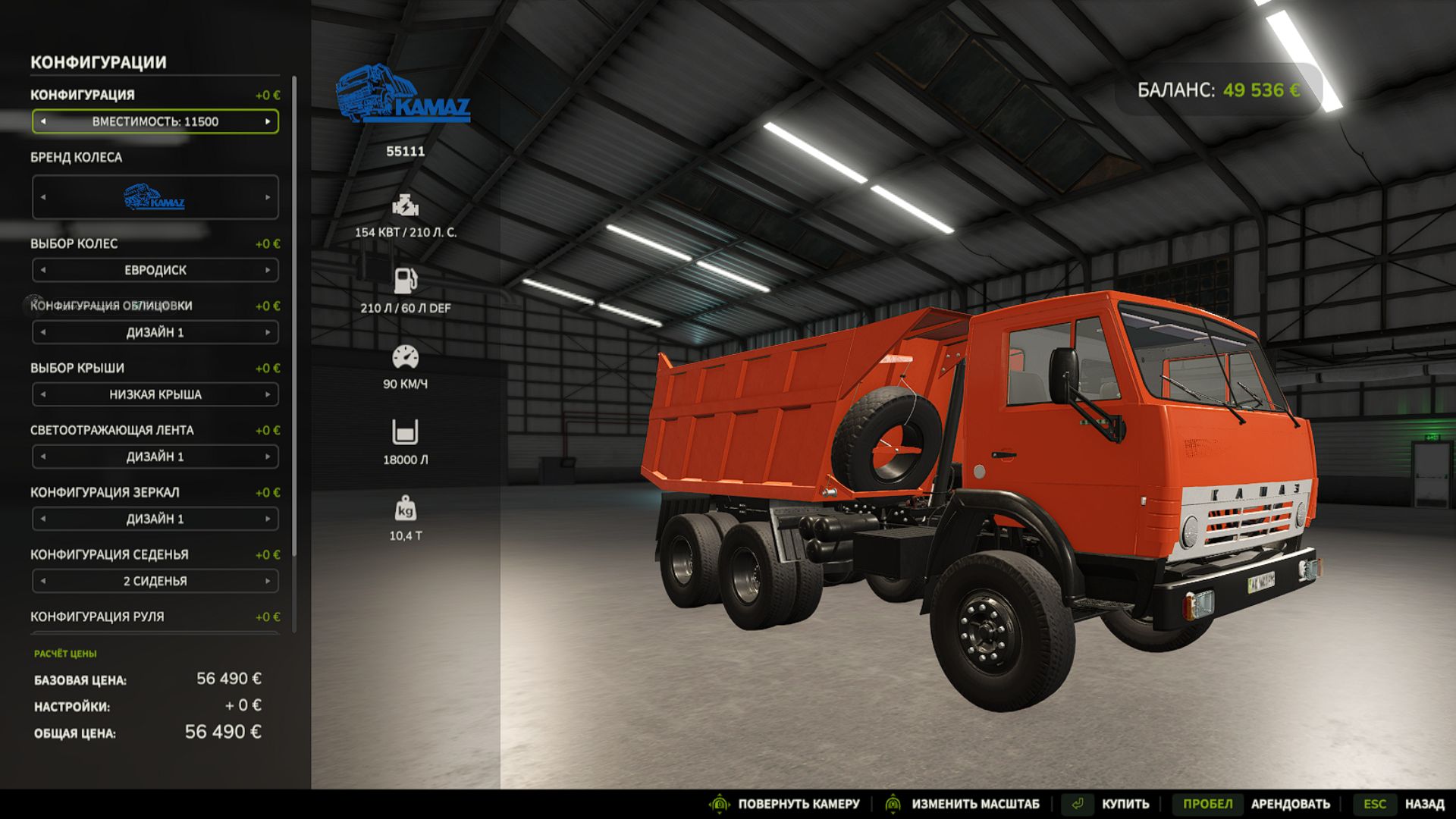Select ДИЗАЙН 1 under СВЕТООТРАЖАЮЩАЯ ЛЕНТА
The width and height of the screenshot is (1456, 819).
[155, 457]
